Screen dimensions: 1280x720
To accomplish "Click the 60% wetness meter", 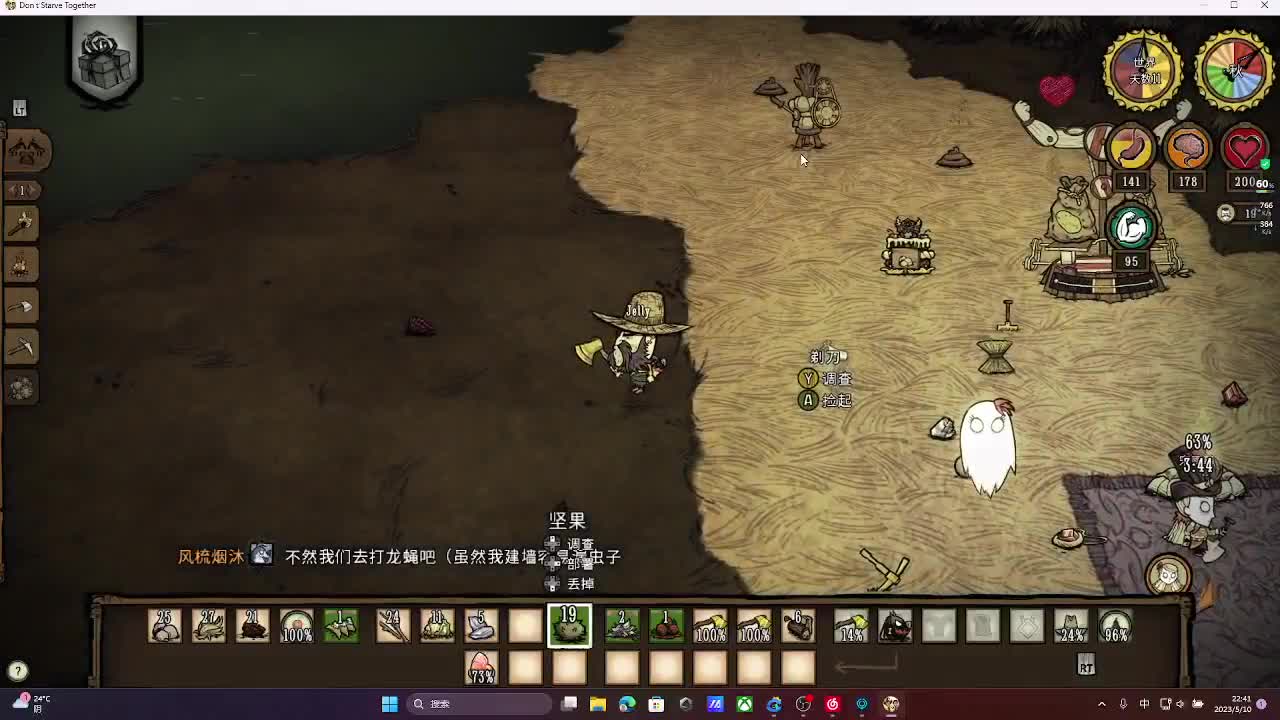I will (x=1260, y=183).
